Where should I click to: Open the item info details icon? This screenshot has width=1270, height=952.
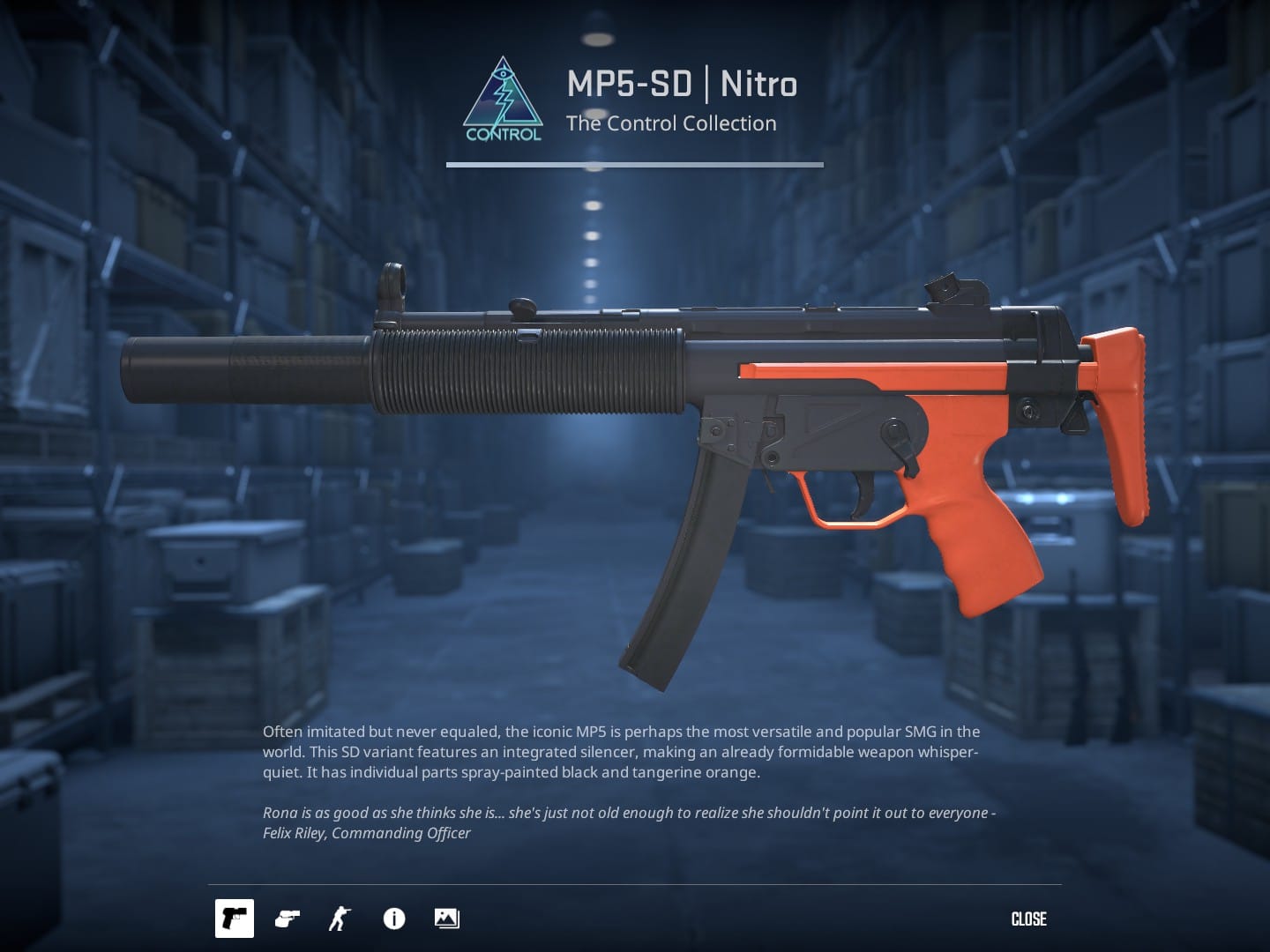tap(393, 919)
